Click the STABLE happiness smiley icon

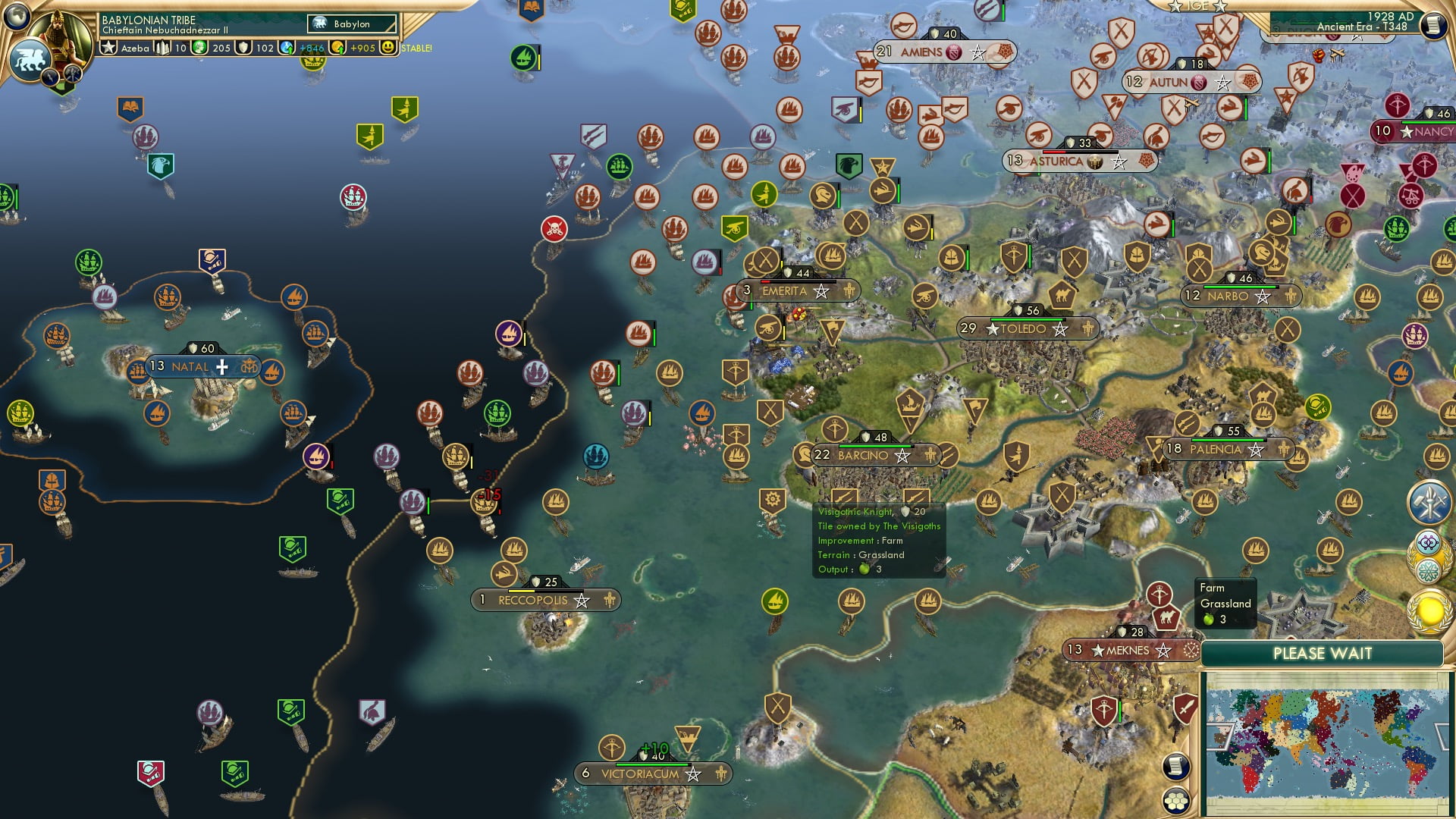[390, 47]
